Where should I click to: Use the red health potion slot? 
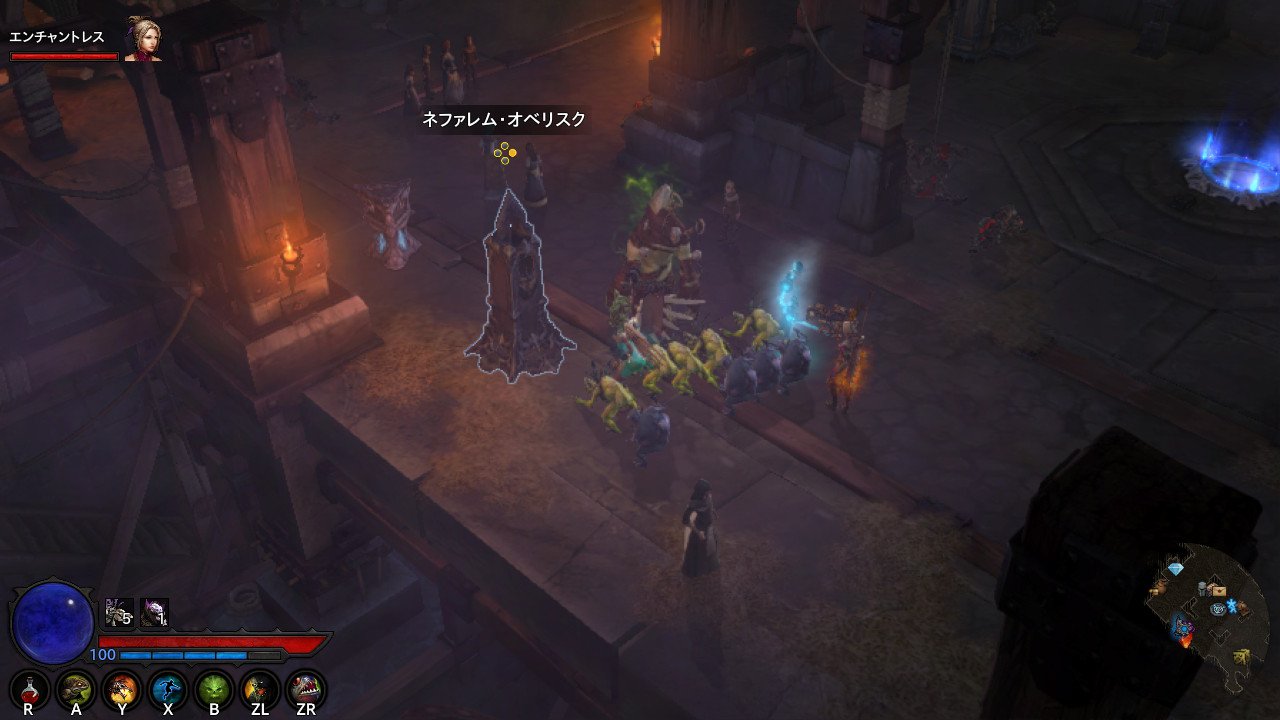point(29,688)
